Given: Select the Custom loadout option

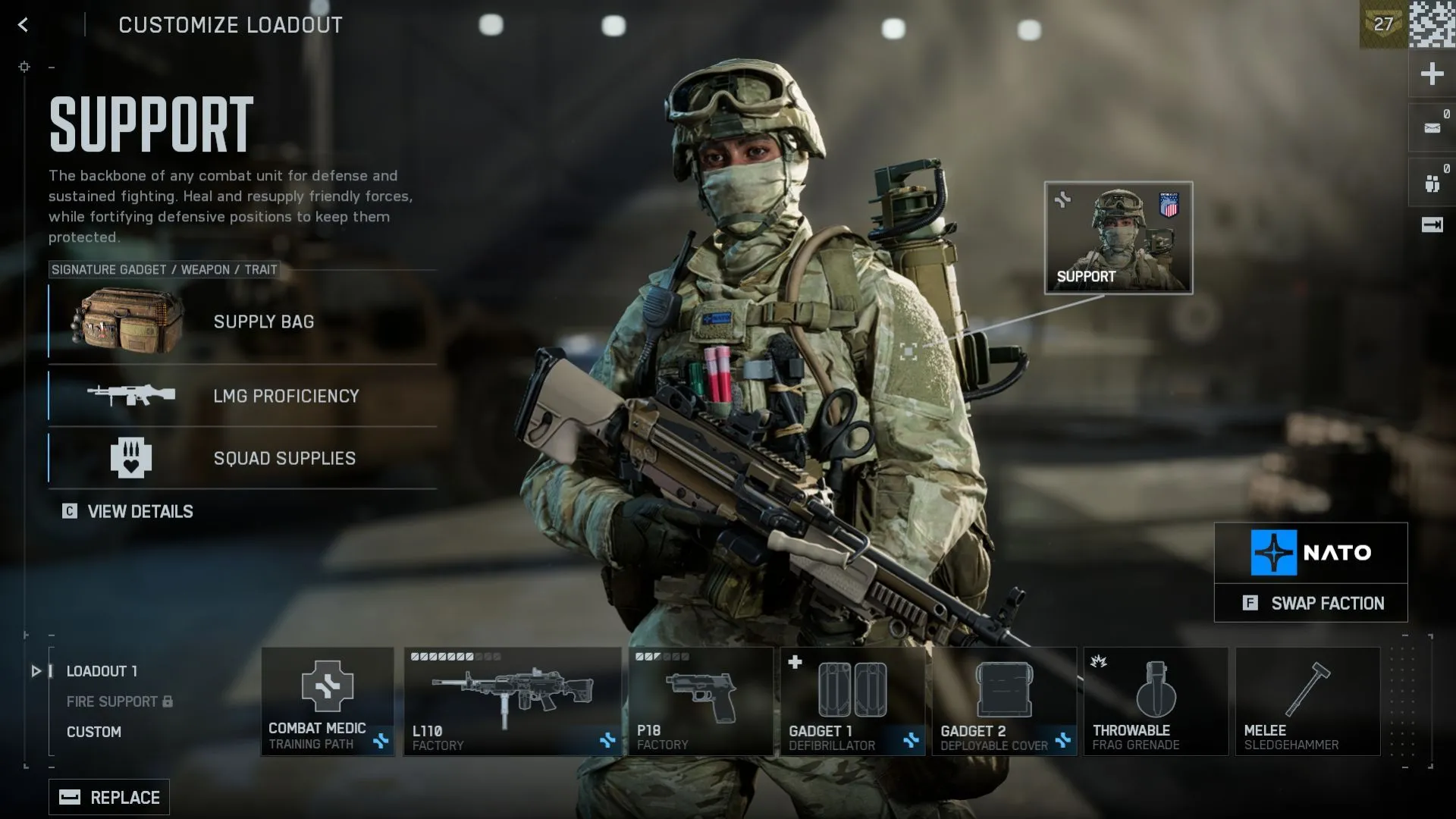Looking at the screenshot, I should [x=94, y=732].
